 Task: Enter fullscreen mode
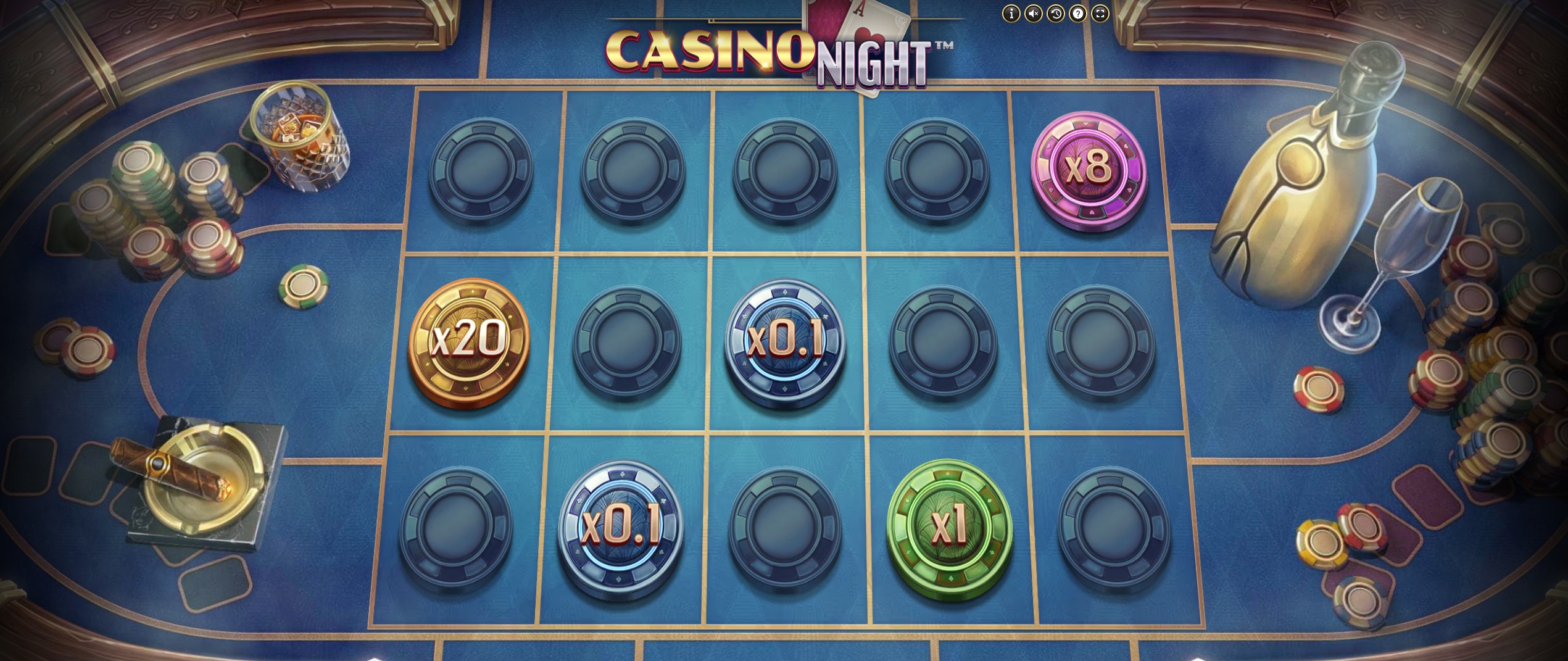point(1100,12)
